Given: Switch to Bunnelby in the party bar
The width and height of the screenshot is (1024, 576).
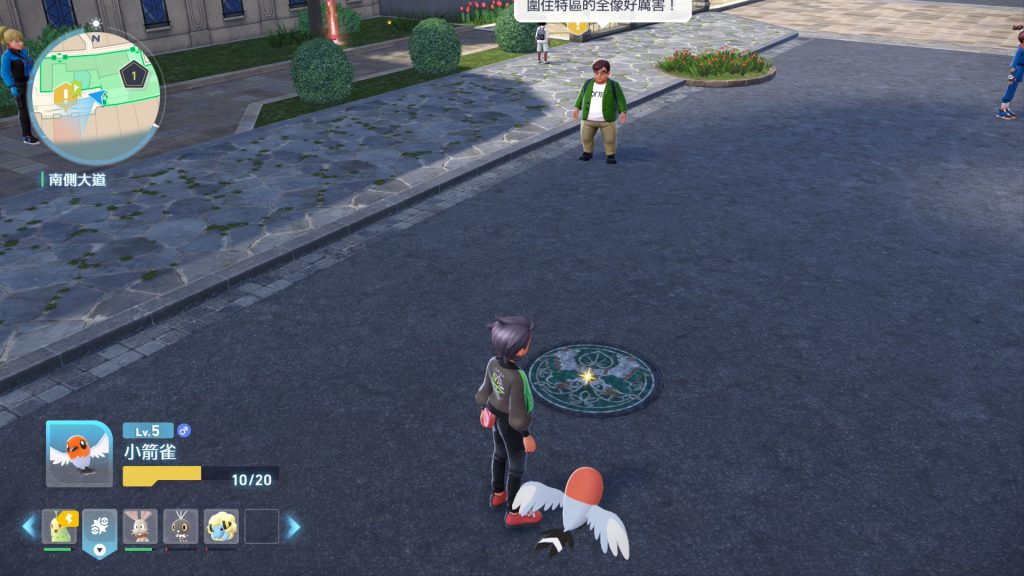Looking at the screenshot, I should pyautogui.click(x=140, y=526).
